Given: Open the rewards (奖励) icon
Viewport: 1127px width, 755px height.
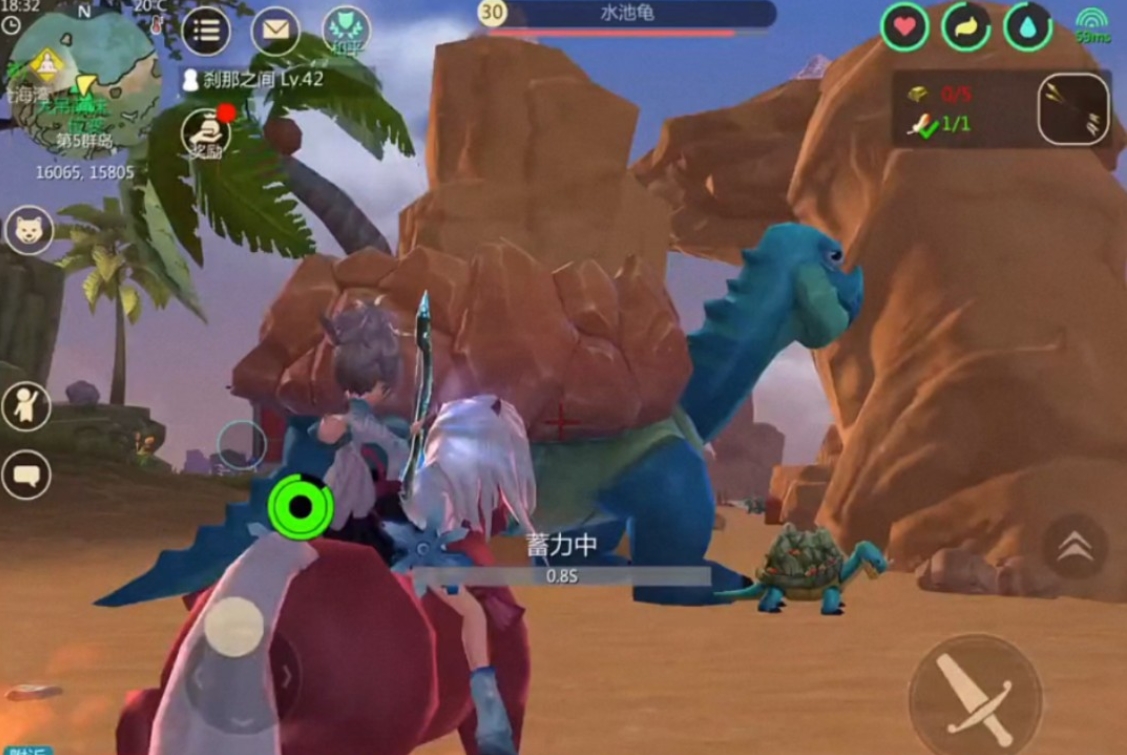Looking at the screenshot, I should coord(205,132).
